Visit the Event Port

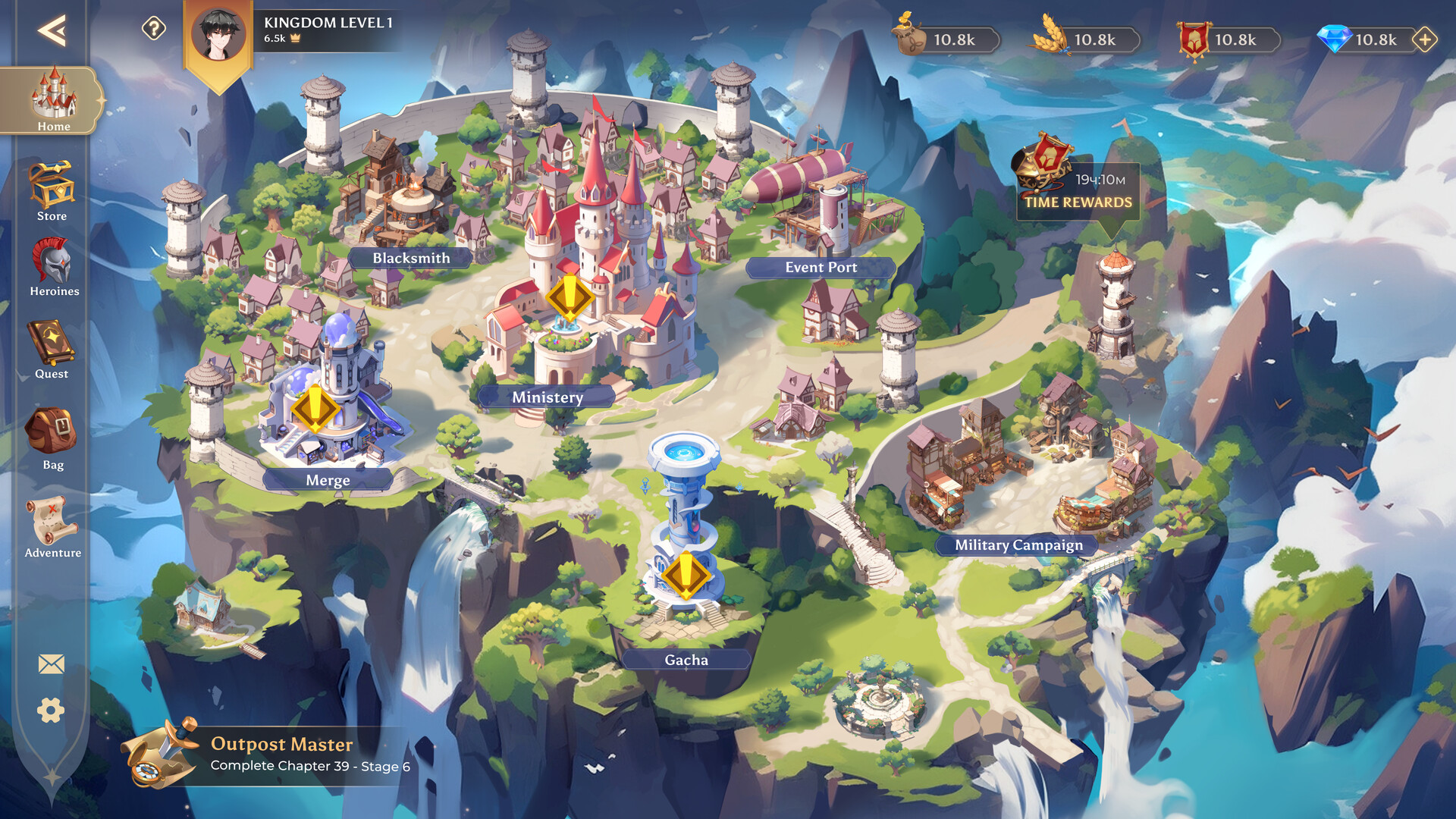[x=821, y=267]
